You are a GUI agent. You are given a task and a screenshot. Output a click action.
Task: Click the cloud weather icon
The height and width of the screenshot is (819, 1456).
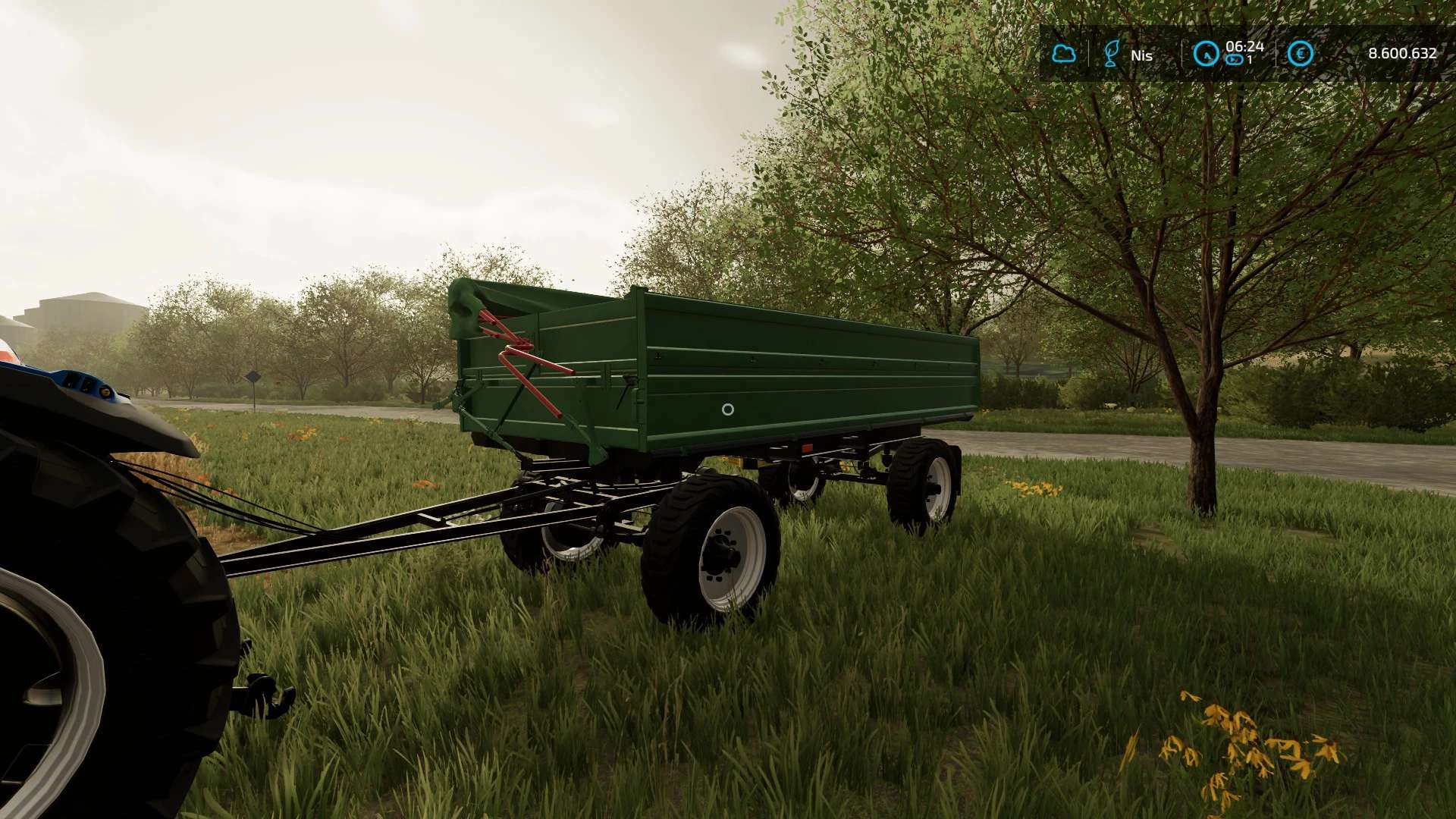click(1064, 54)
